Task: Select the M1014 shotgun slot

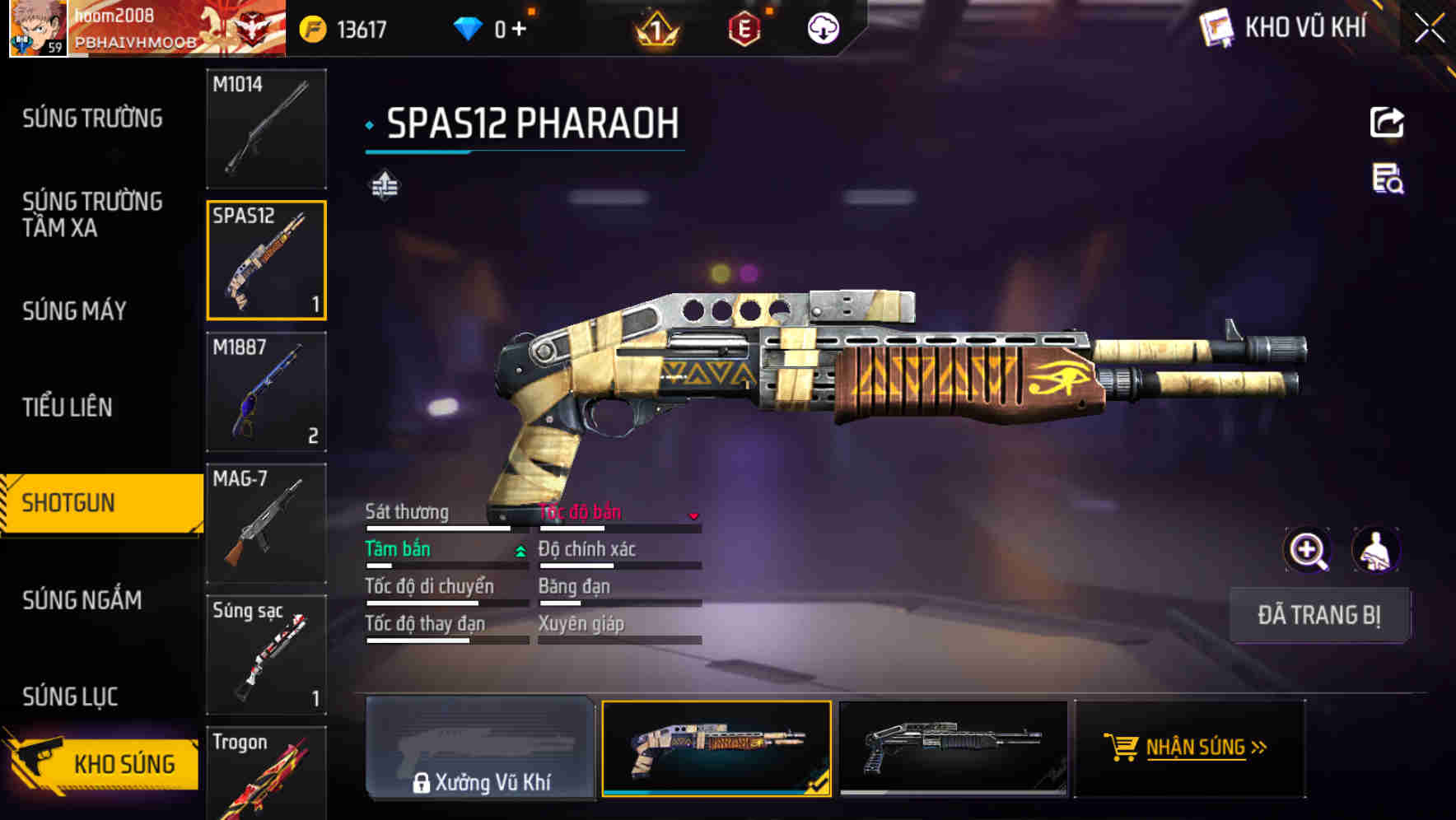Action: [x=266, y=128]
